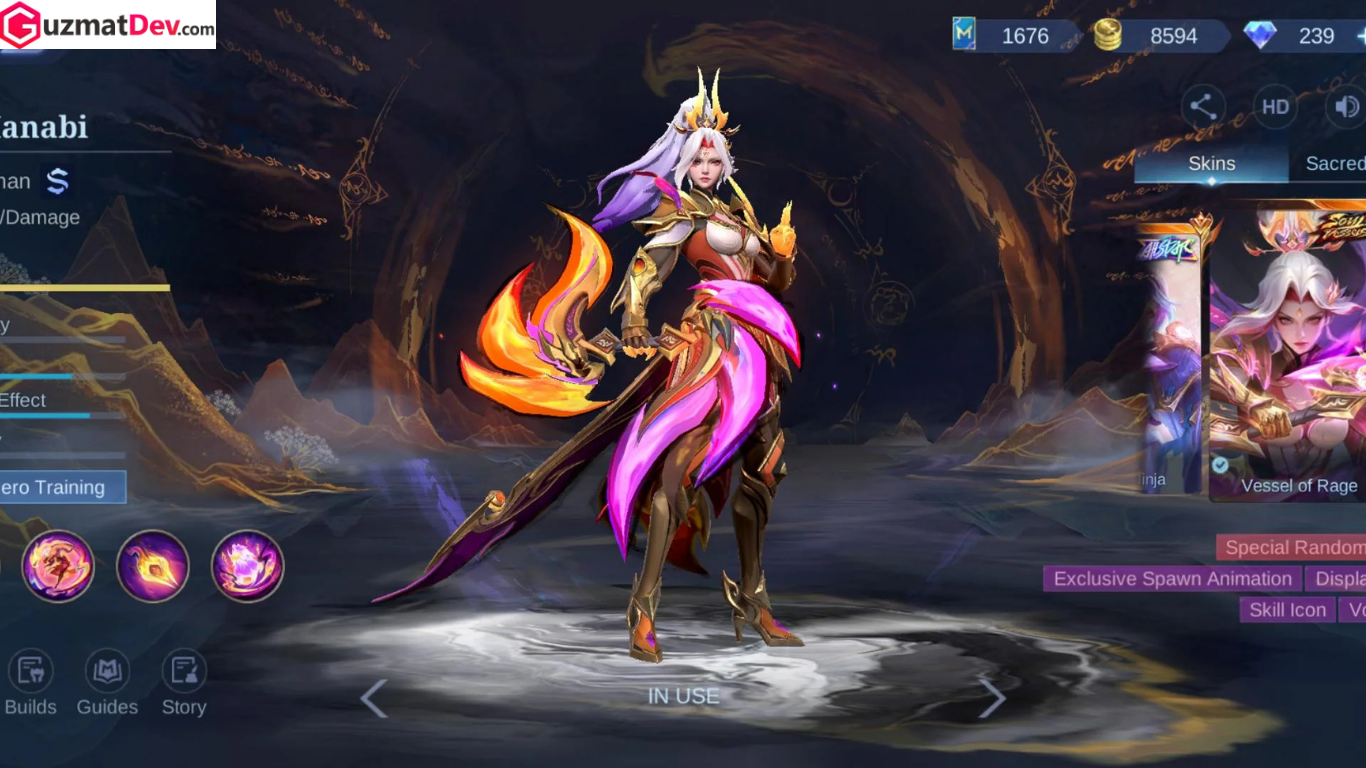Show the next hero with right arrow
This screenshot has height=768, width=1366.
pyautogui.click(x=991, y=699)
